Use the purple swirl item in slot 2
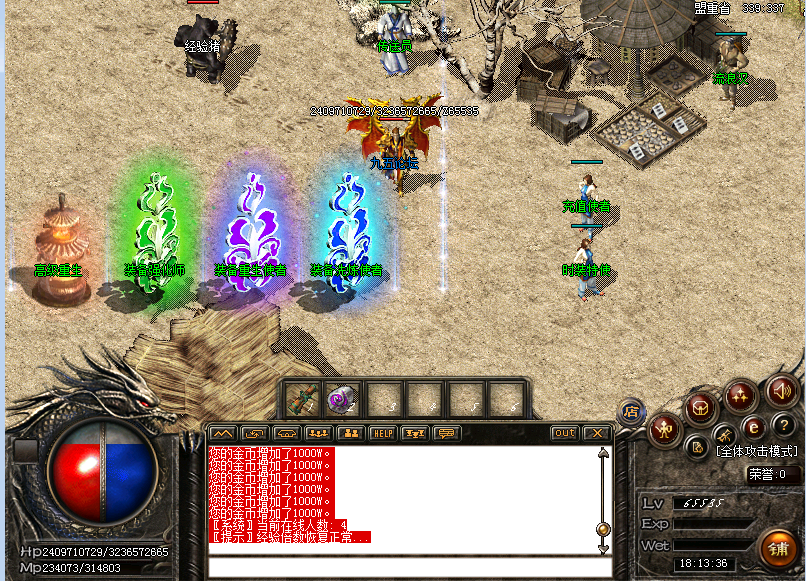 click(342, 400)
